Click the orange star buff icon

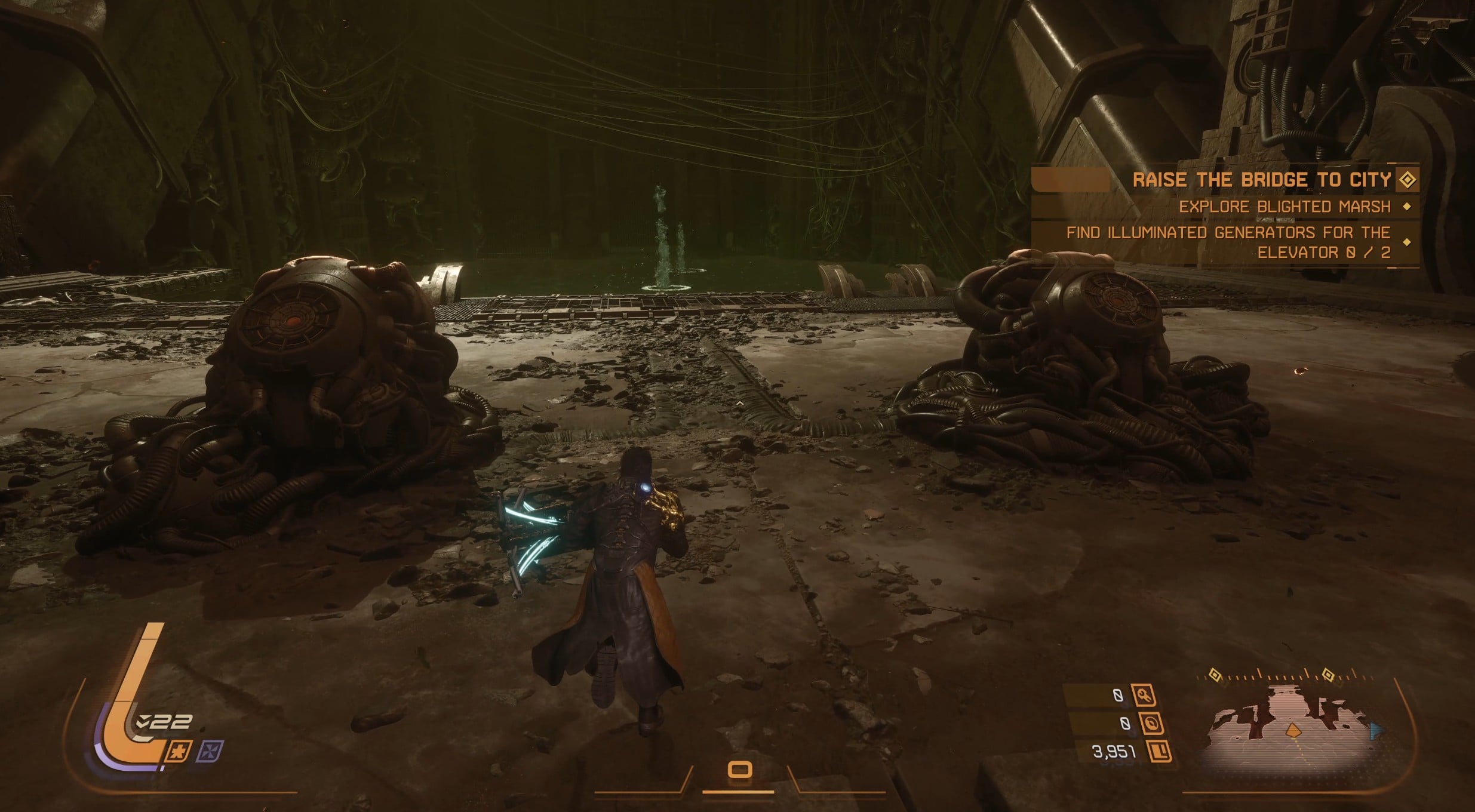pyautogui.click(x=179, y=751)
